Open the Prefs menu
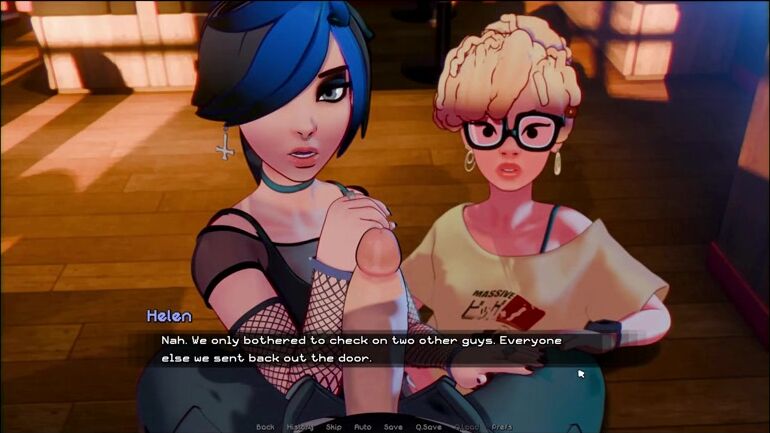 click(x=502, y=427)
